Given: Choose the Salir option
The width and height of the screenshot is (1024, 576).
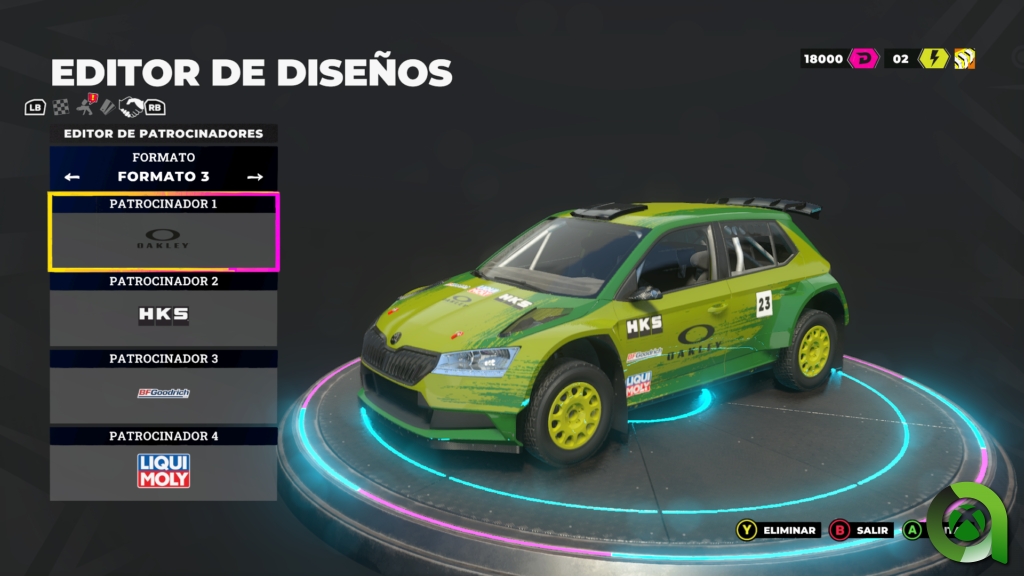Looking at the screenshot, I should (x=862, y=530).
